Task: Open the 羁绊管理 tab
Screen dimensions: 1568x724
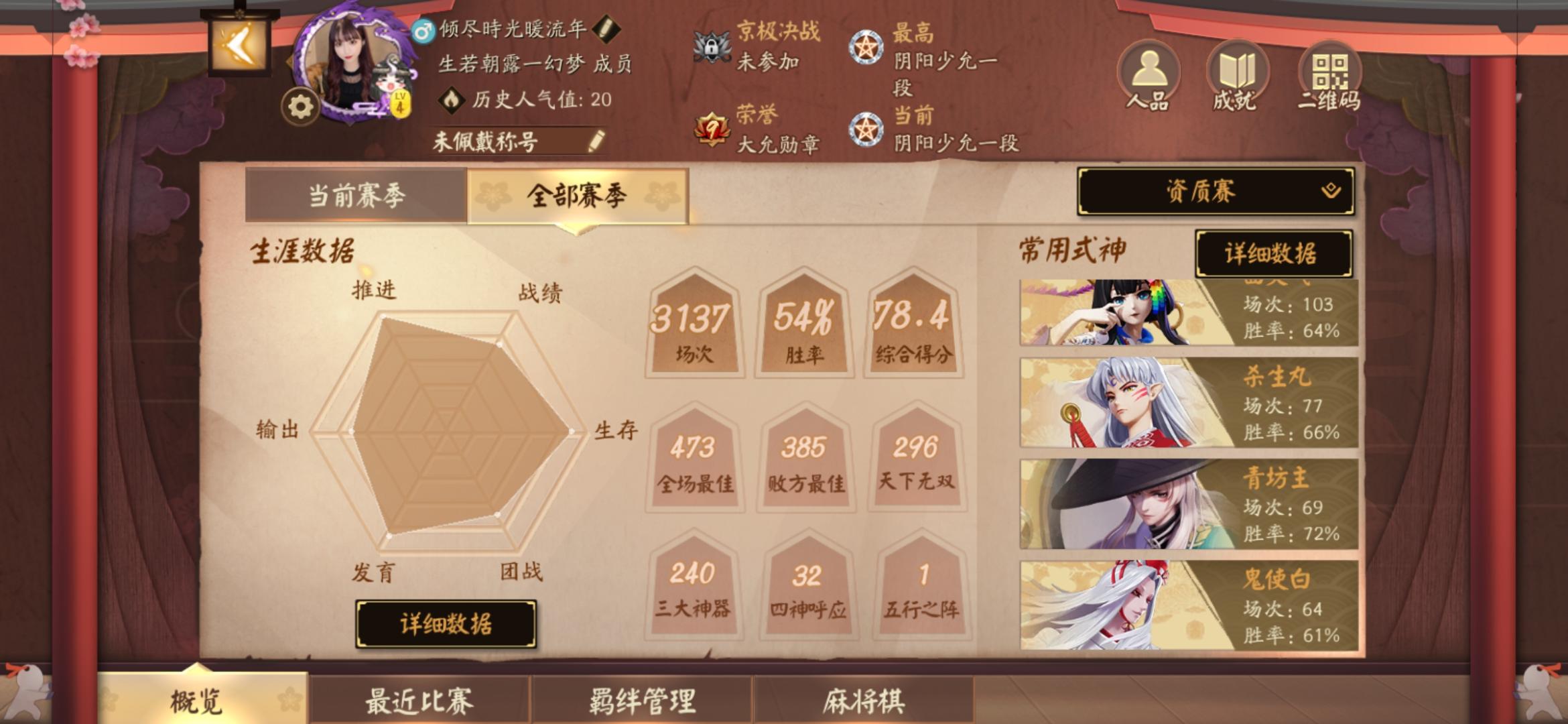Action: click(643, 699)
